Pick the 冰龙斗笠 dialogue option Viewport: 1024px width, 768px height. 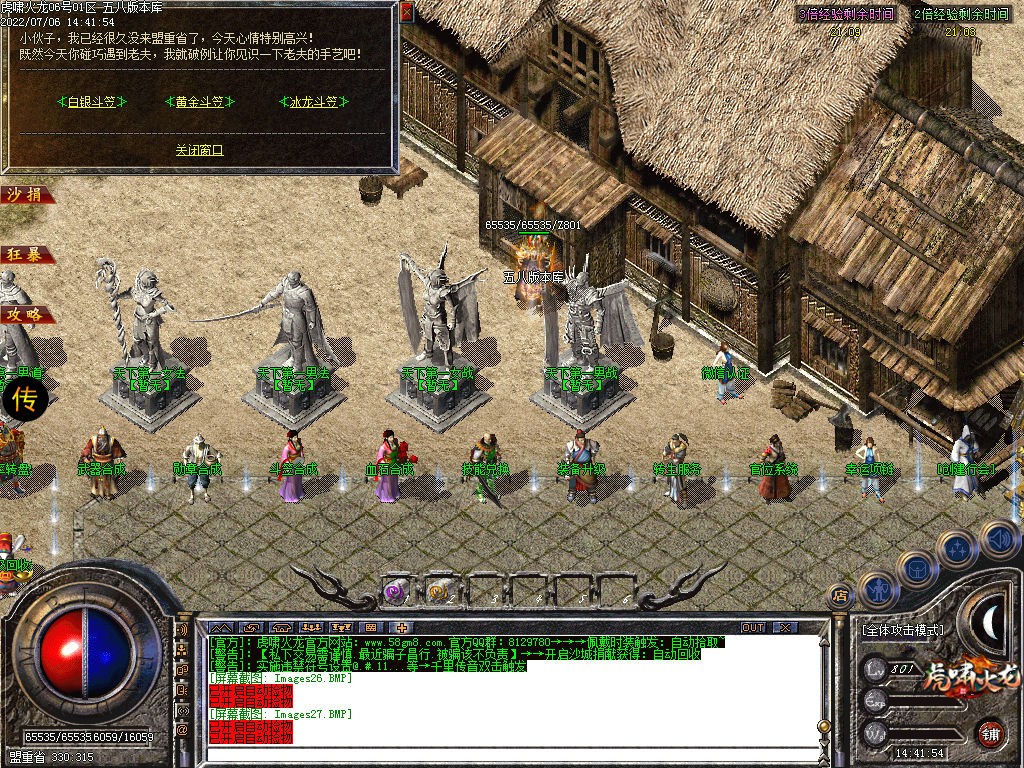coord(314,101)
